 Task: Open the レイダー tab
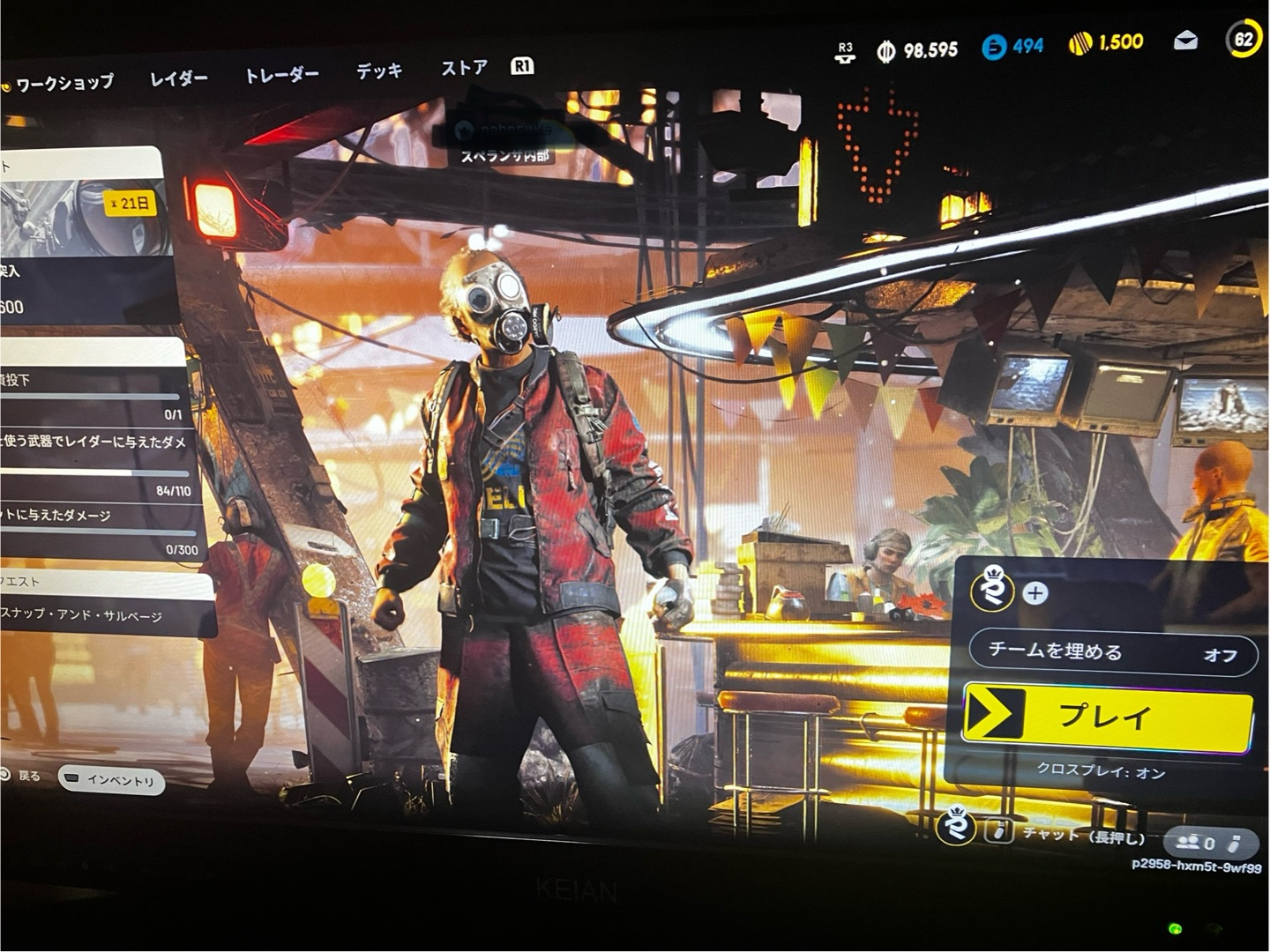click(x=178, y=78)
